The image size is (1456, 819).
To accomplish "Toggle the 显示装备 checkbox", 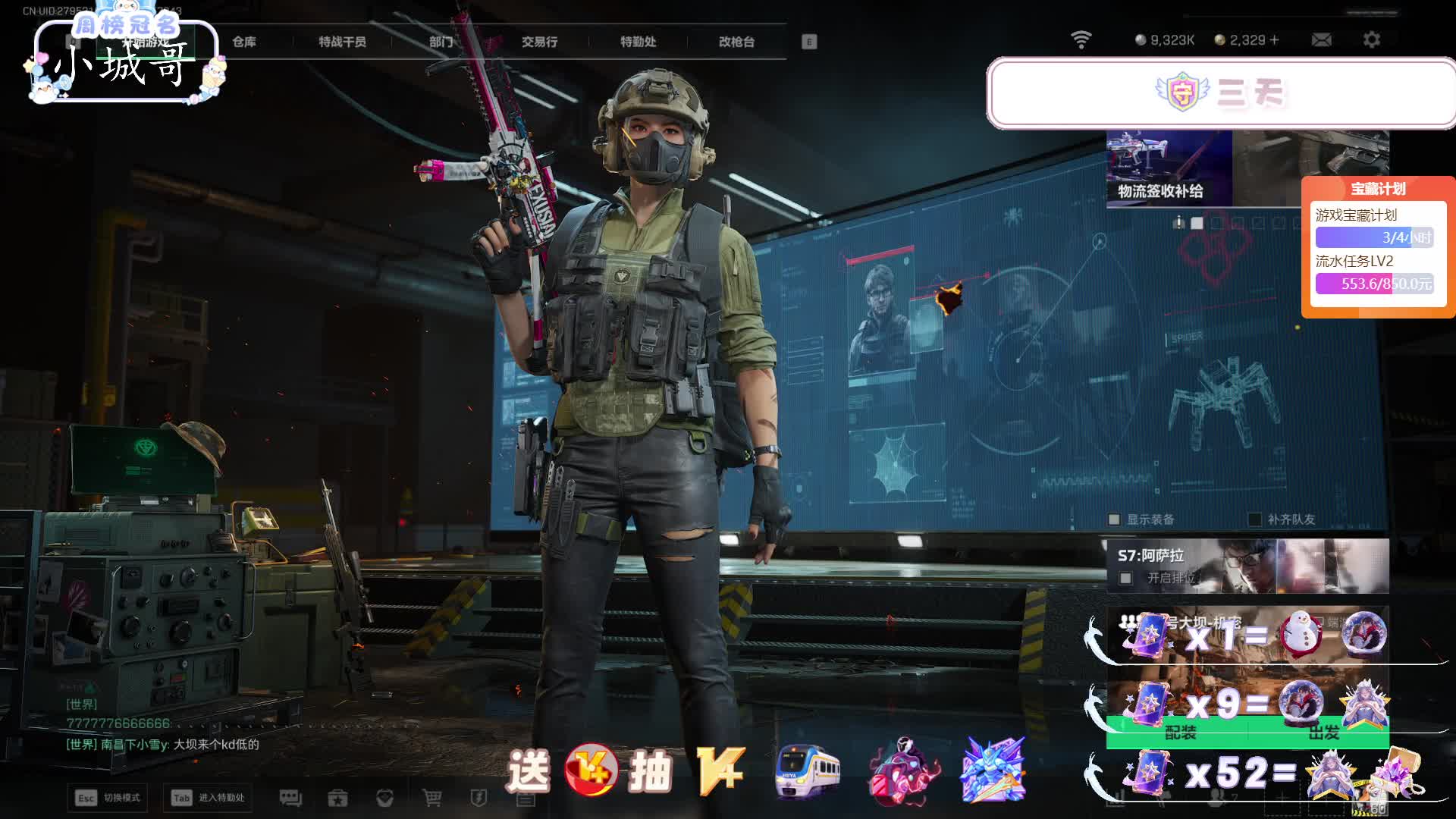I will [1114, 519].
